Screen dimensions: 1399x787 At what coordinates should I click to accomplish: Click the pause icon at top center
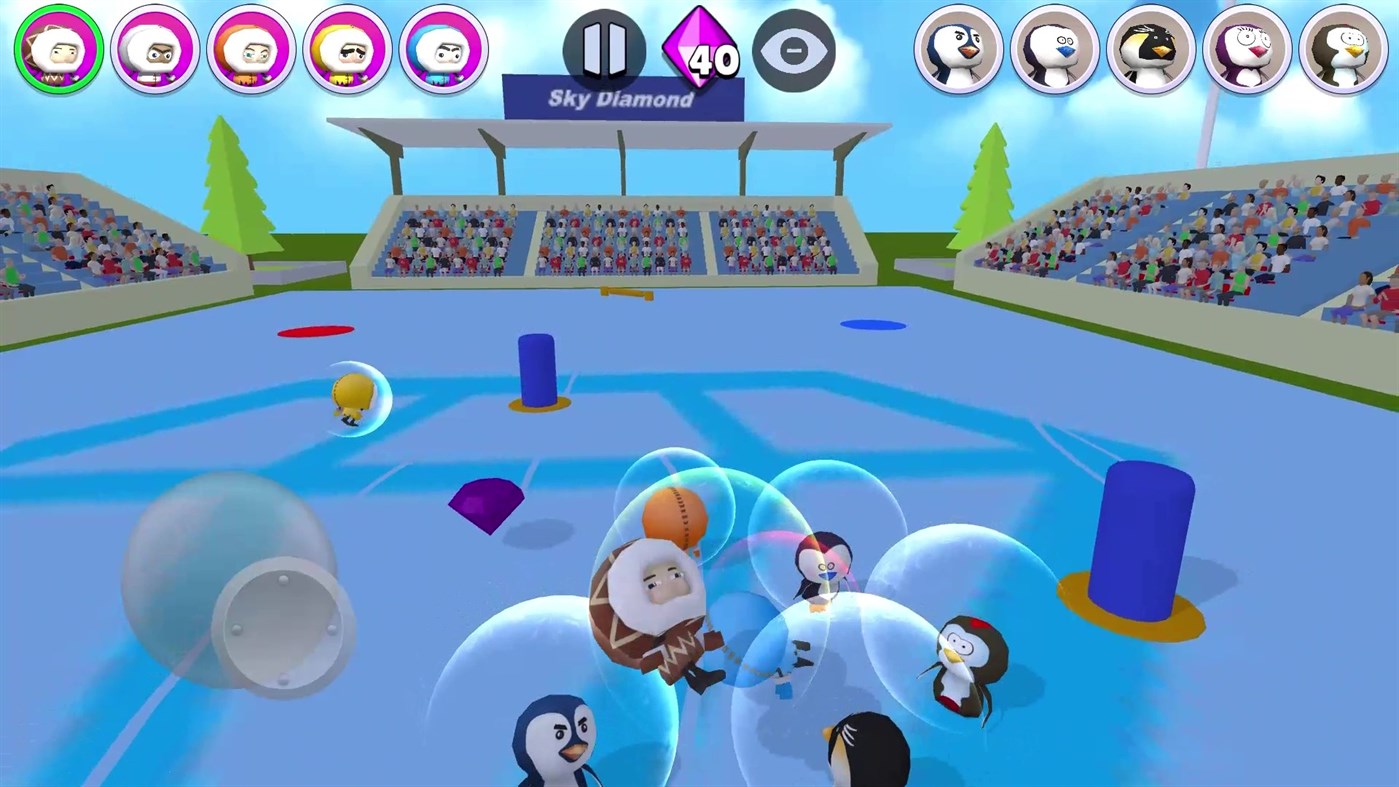point(605,50)
